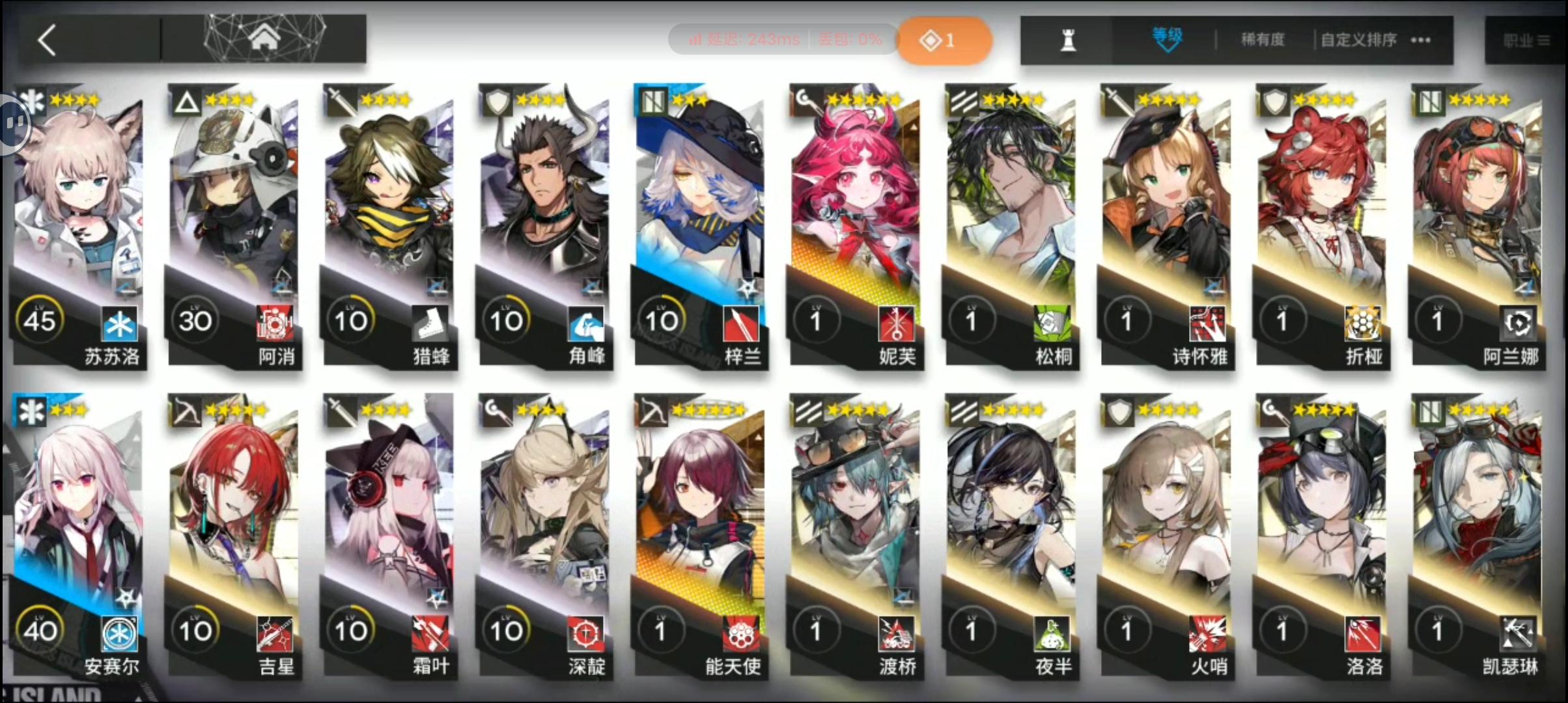1568x703 pixels.
Task: Deselect the highlighted 梓兰 operator card
Action: click(700, 195)
